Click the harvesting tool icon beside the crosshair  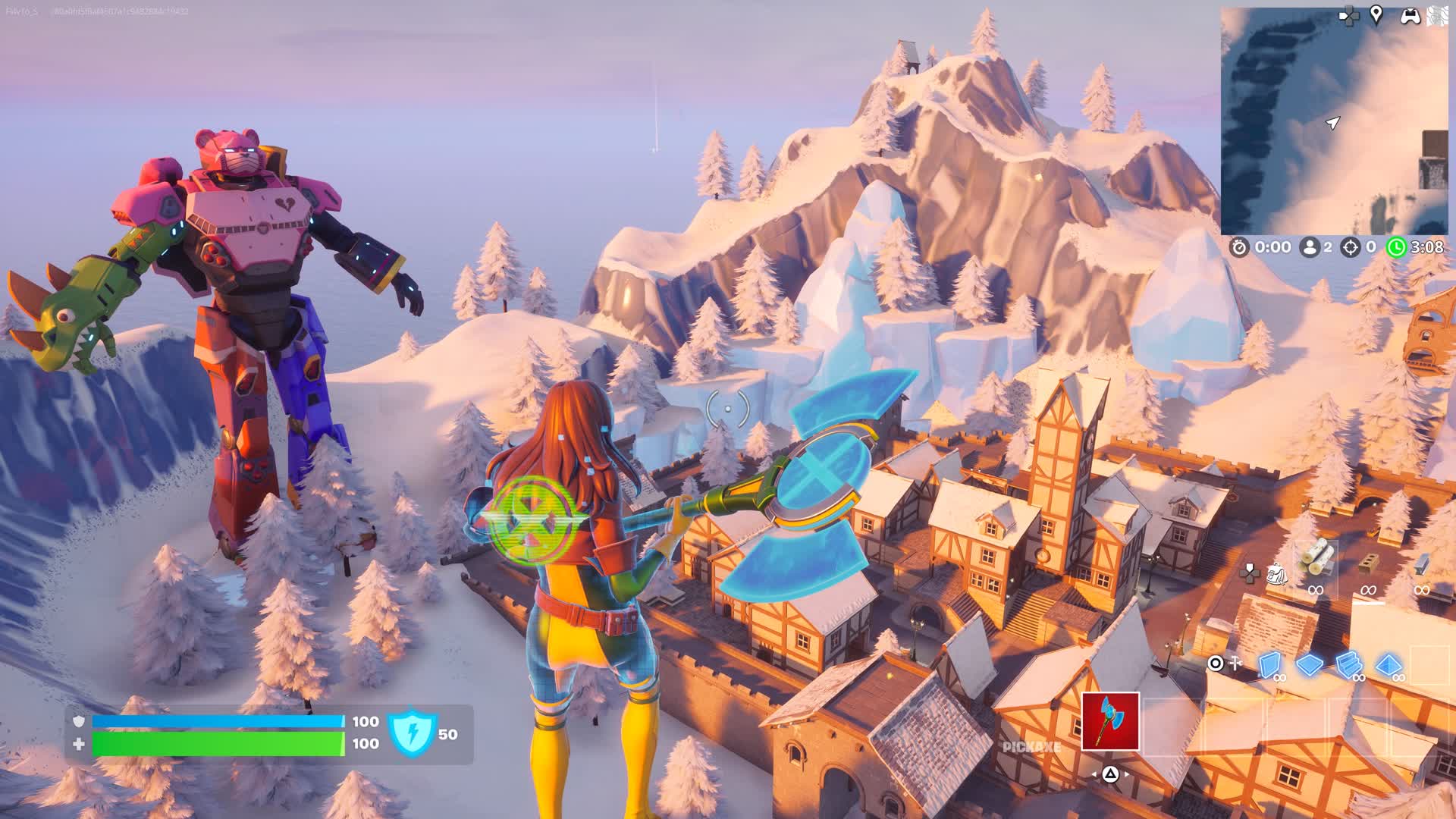click(x=1235, y=662)
